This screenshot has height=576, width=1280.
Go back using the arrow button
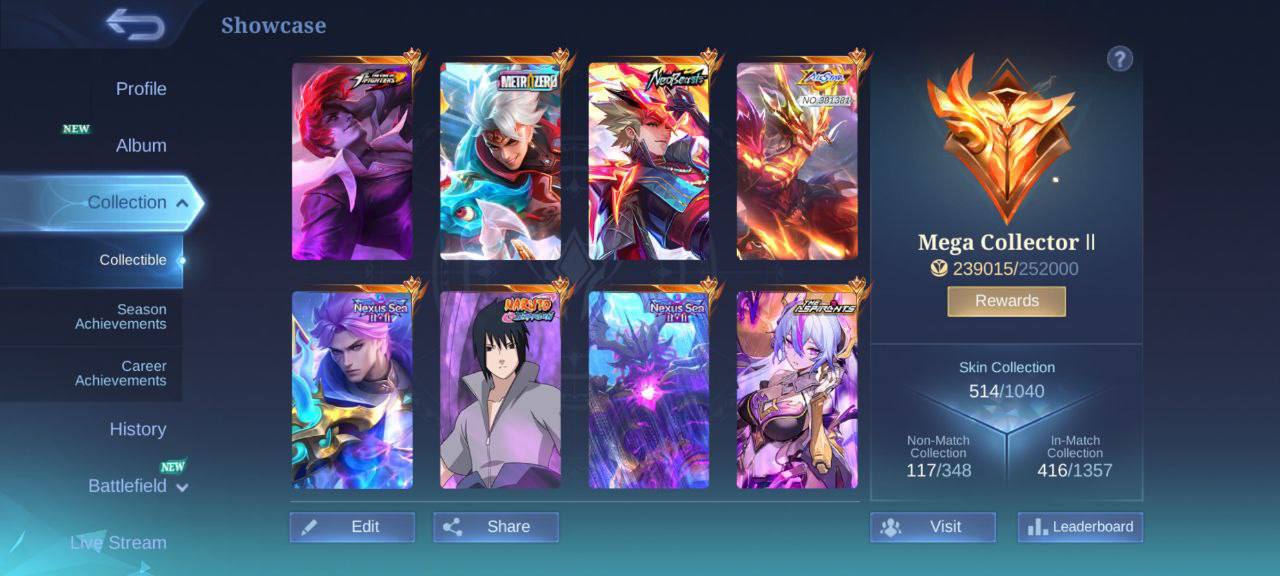[x=135, y=25]
